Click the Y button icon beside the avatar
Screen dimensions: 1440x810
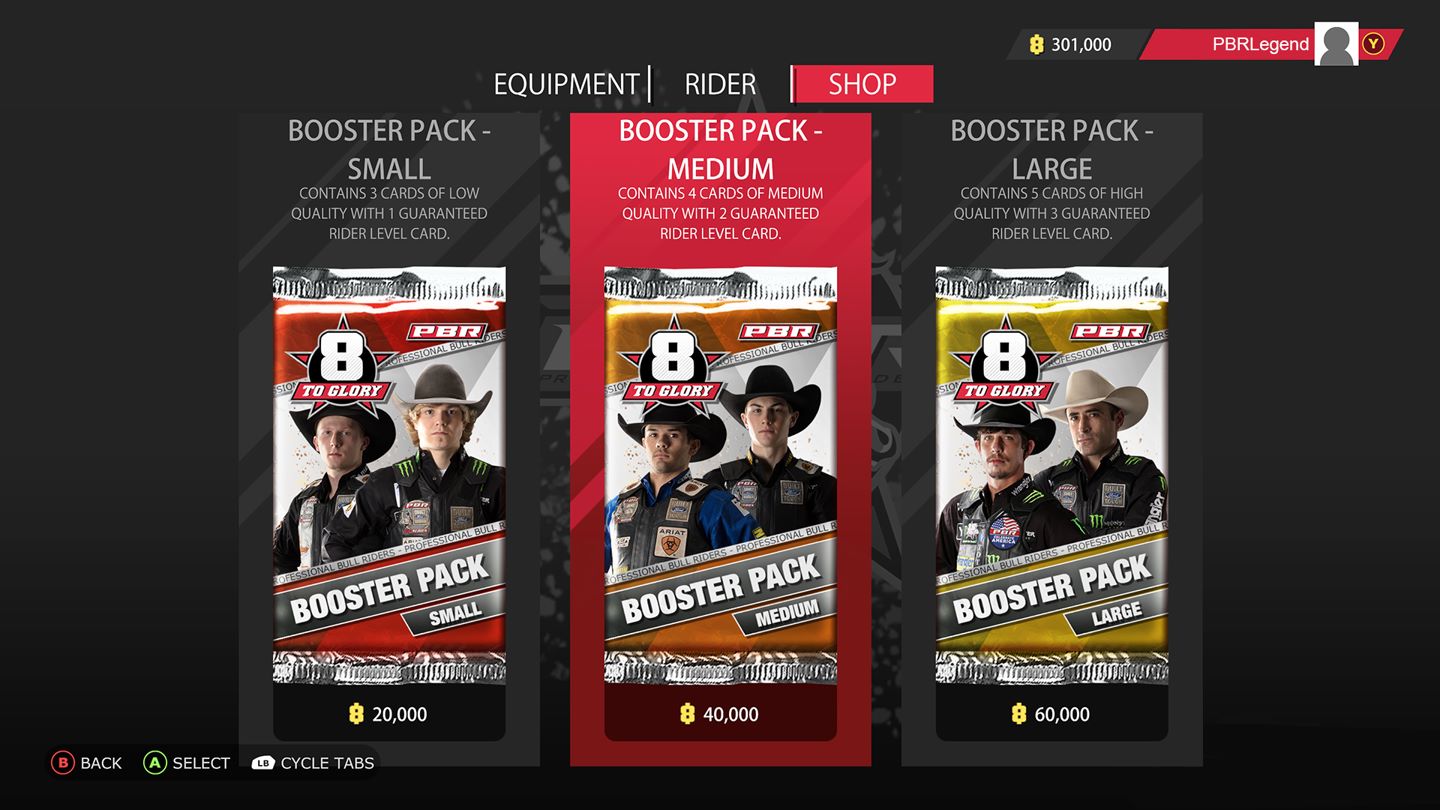pos(1374,44)
